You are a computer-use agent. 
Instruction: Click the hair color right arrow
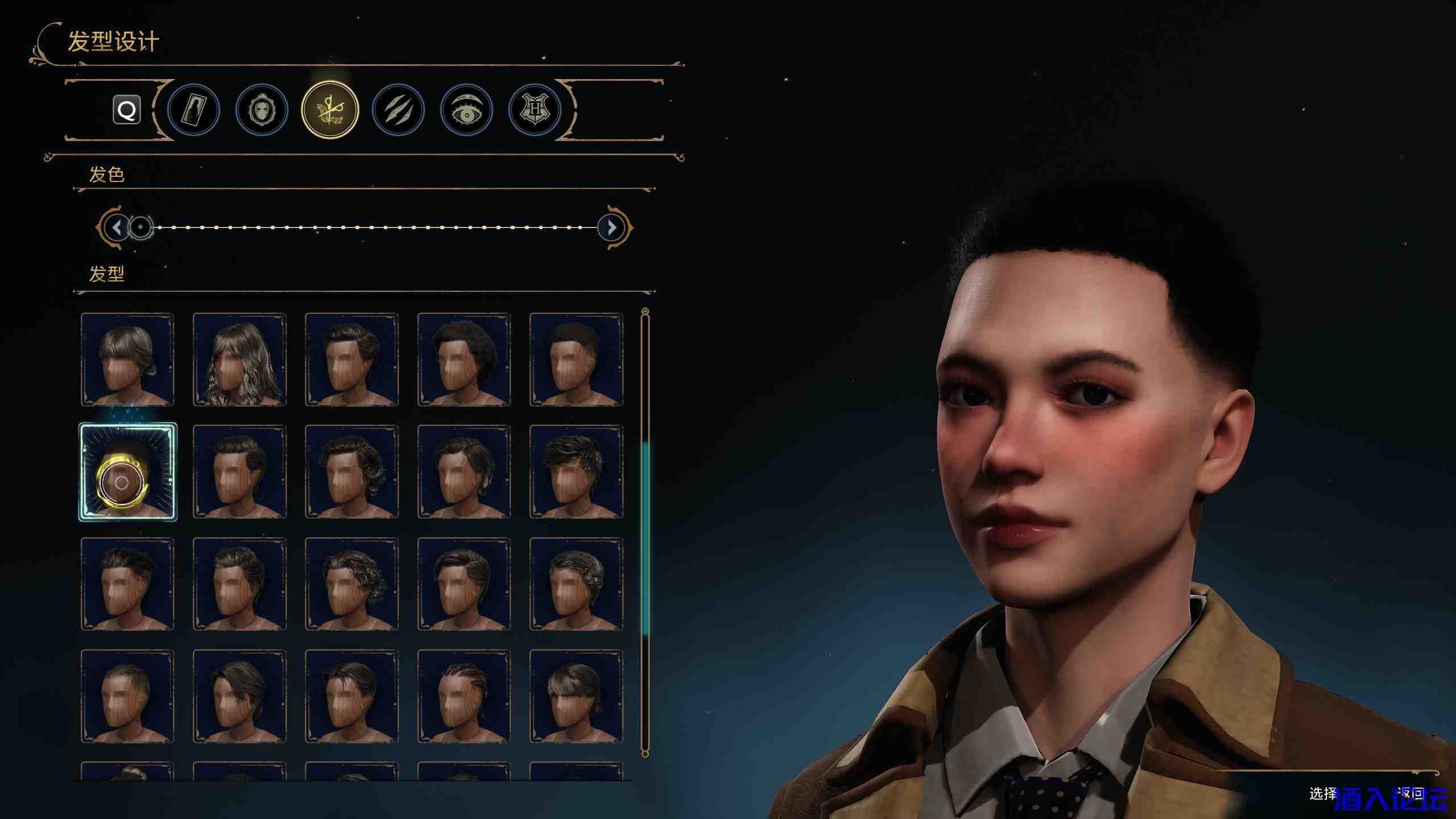tap(612, 227)
